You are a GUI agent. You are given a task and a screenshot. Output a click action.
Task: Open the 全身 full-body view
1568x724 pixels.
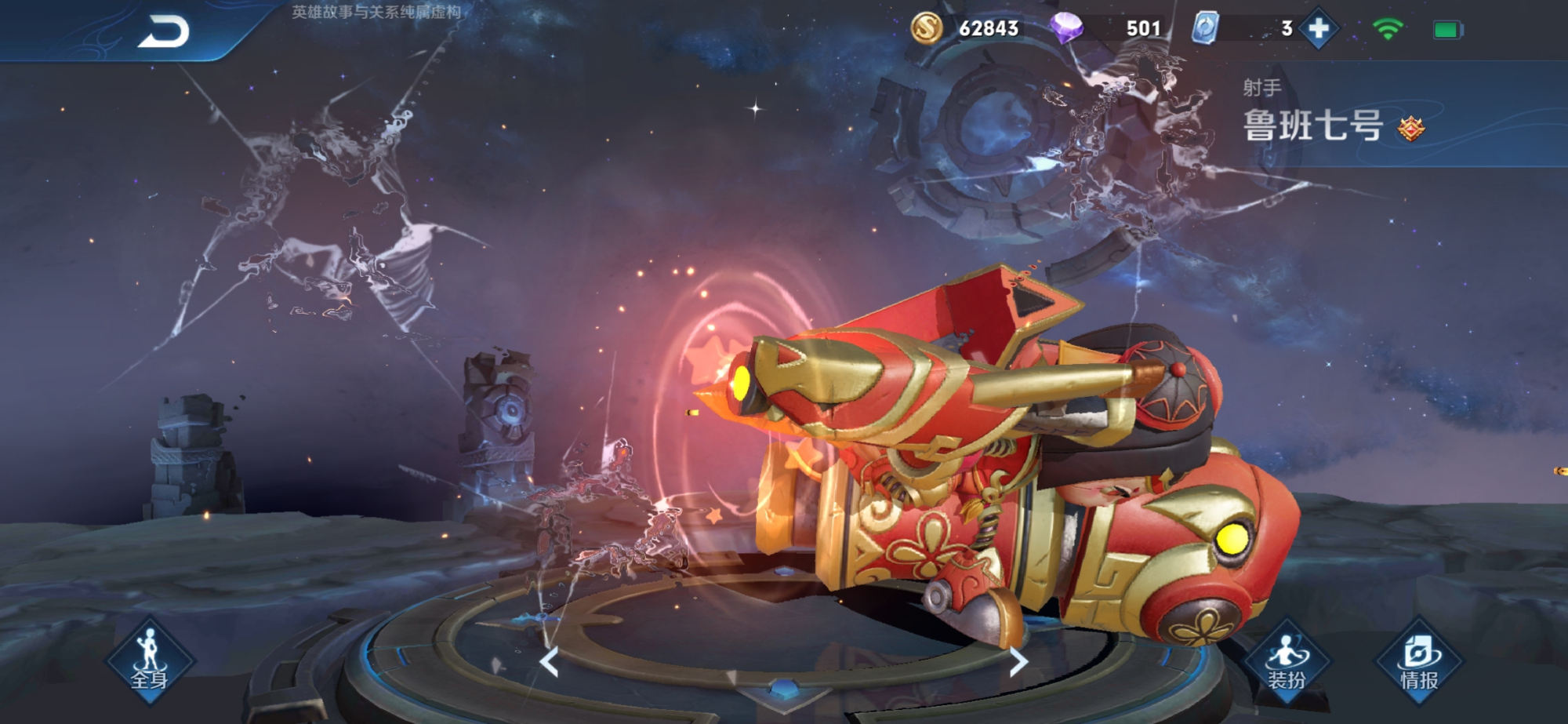tap(149, 663)
